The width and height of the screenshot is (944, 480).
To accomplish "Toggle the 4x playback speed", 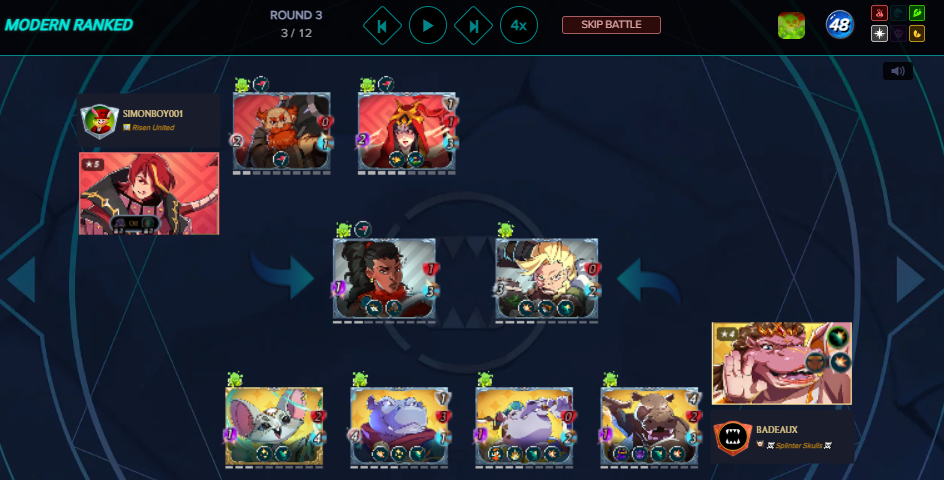I will (x=519, y=25).
